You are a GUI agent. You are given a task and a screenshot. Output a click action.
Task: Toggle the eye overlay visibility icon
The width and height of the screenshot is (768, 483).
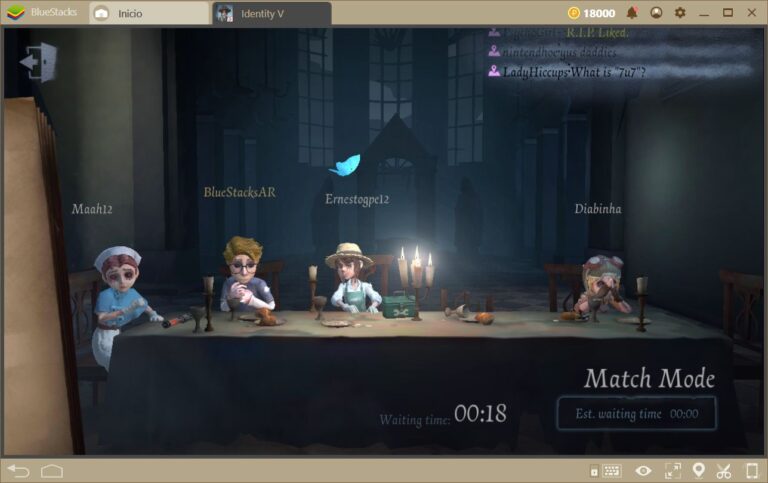pyautogui.click(x=643, y=470)
